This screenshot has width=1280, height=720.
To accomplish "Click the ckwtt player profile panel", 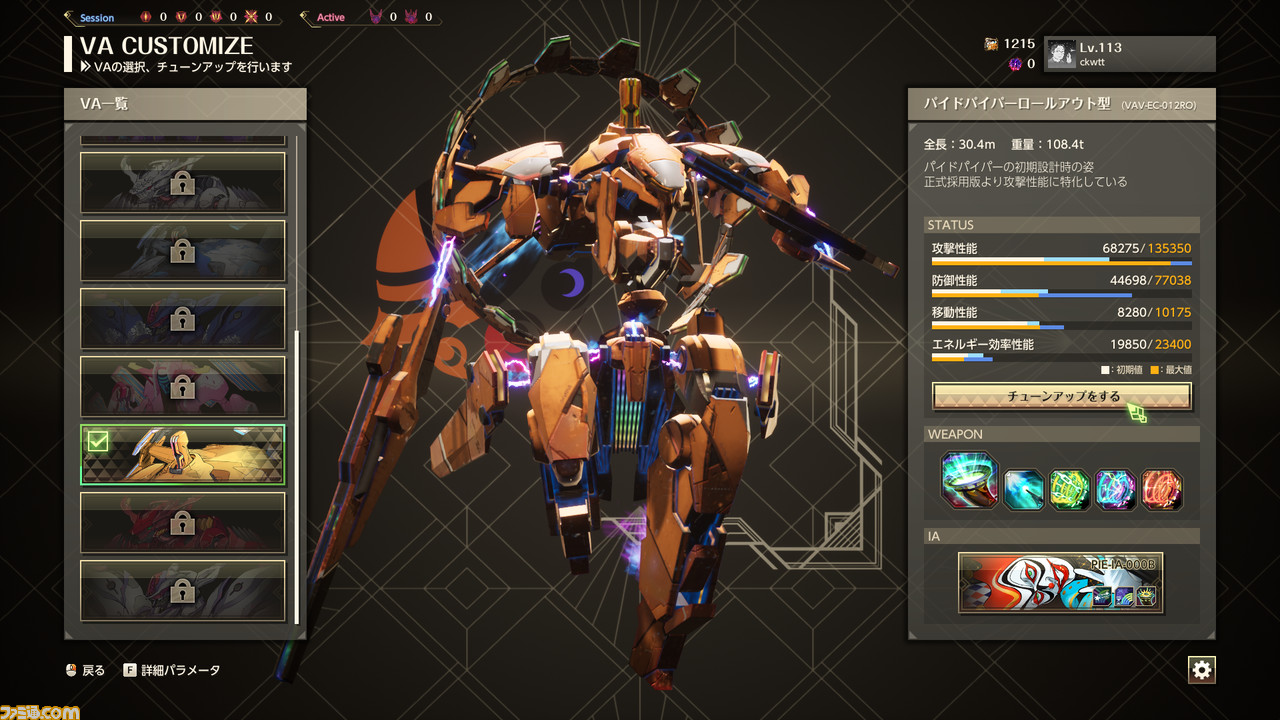I will 1130,54.
